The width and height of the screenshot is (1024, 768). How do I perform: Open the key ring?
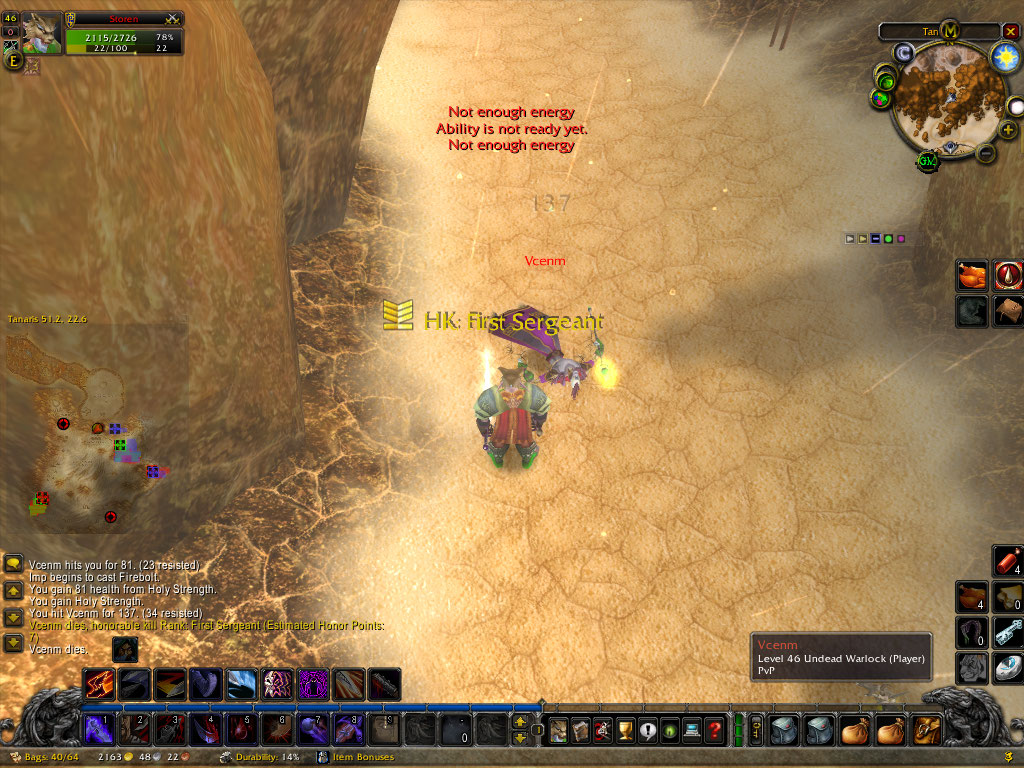point(754,730)
